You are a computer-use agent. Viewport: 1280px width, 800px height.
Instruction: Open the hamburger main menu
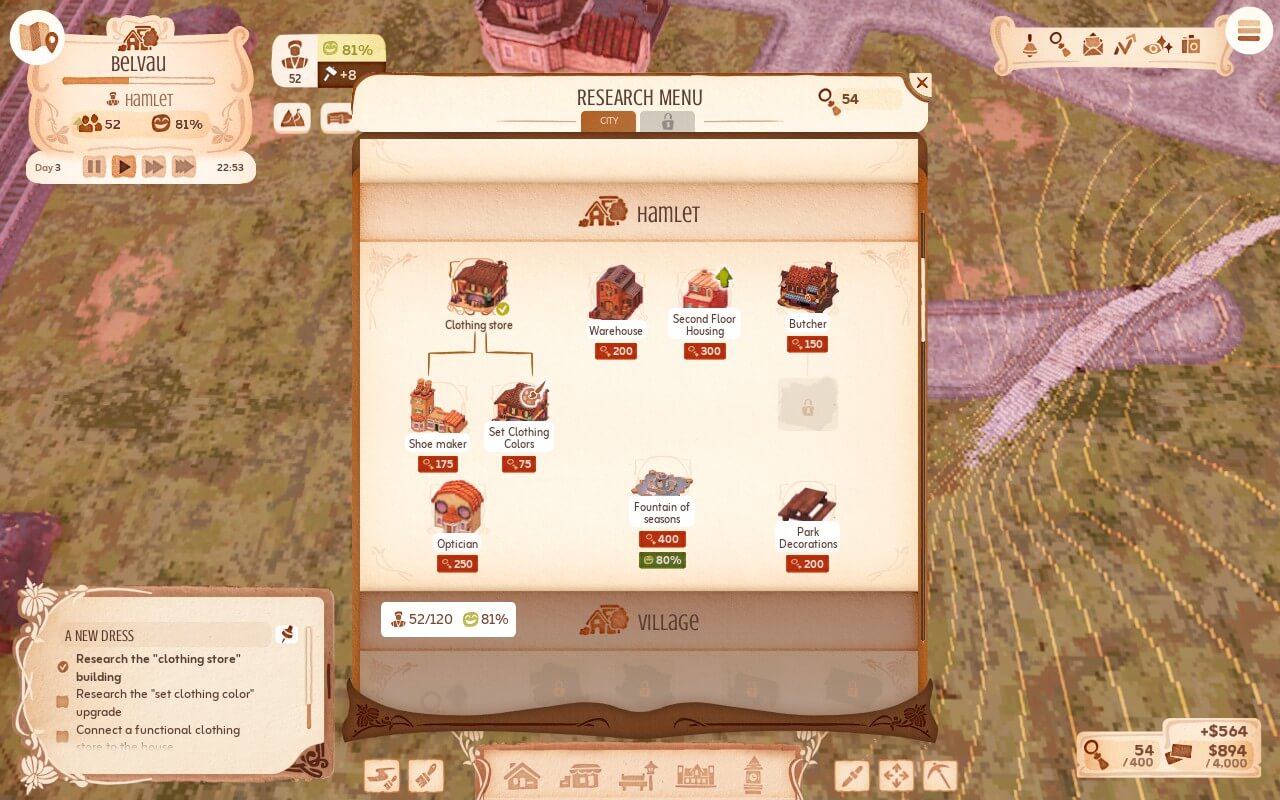1248,31
